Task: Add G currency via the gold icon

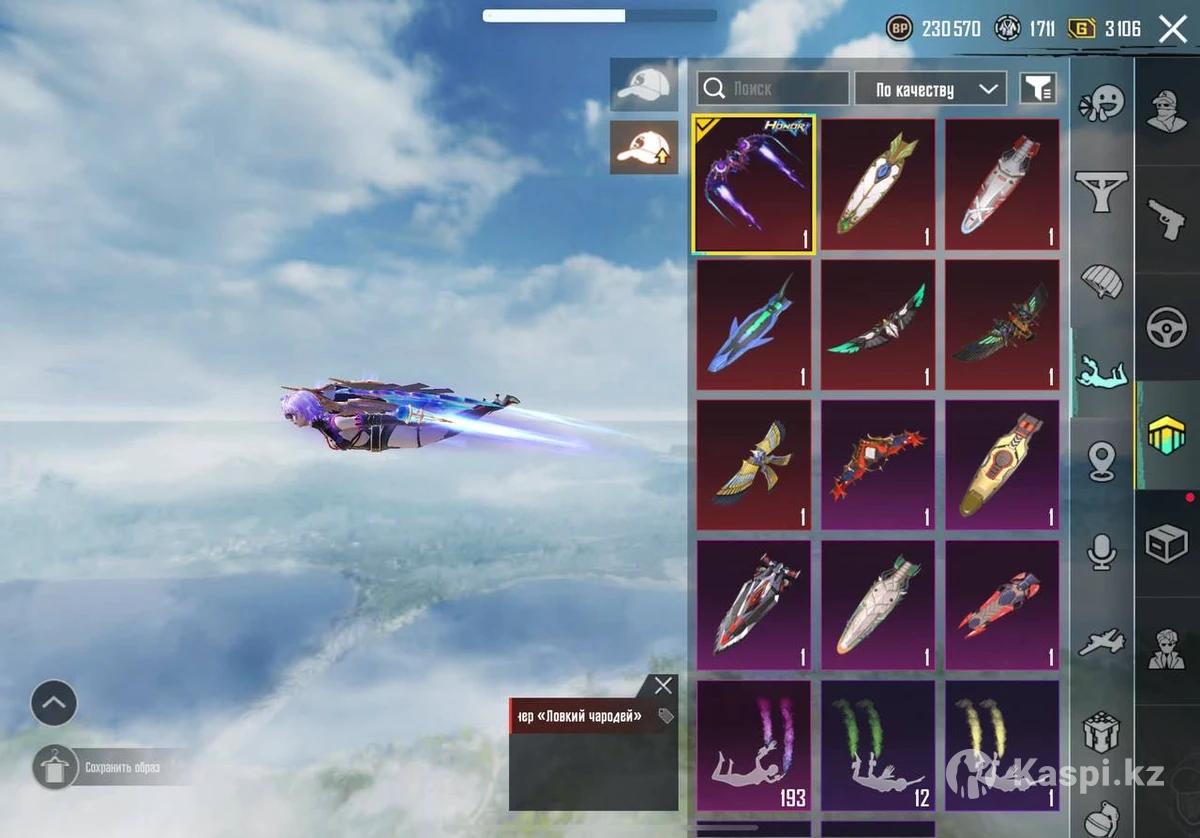Action: 1081,28
